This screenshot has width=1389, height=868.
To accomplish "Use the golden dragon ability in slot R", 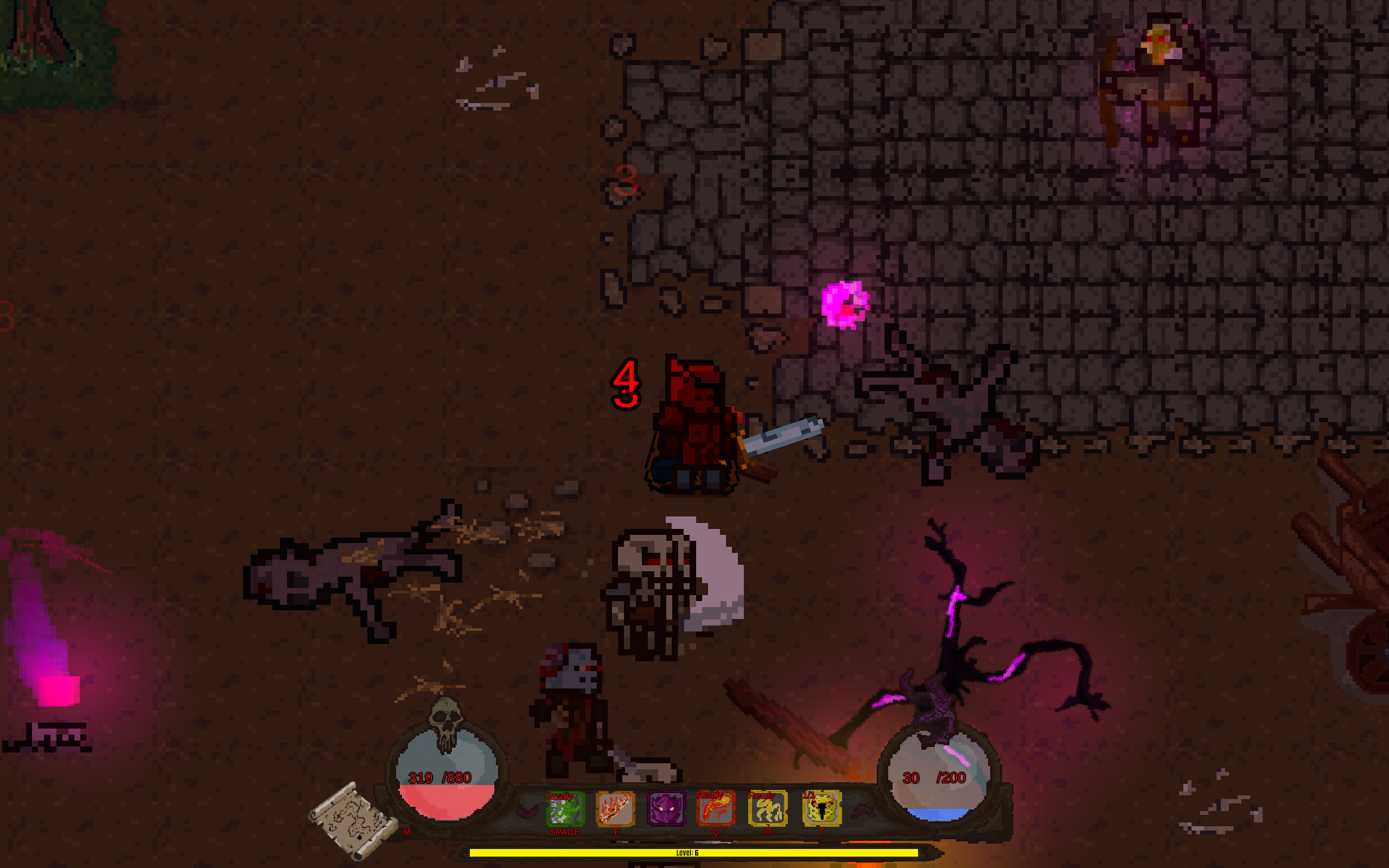I will (768, 809).
